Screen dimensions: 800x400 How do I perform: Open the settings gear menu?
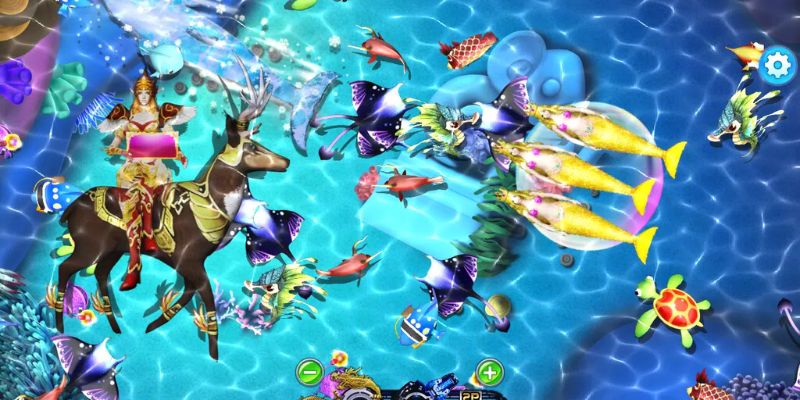[x=776, y=65]
